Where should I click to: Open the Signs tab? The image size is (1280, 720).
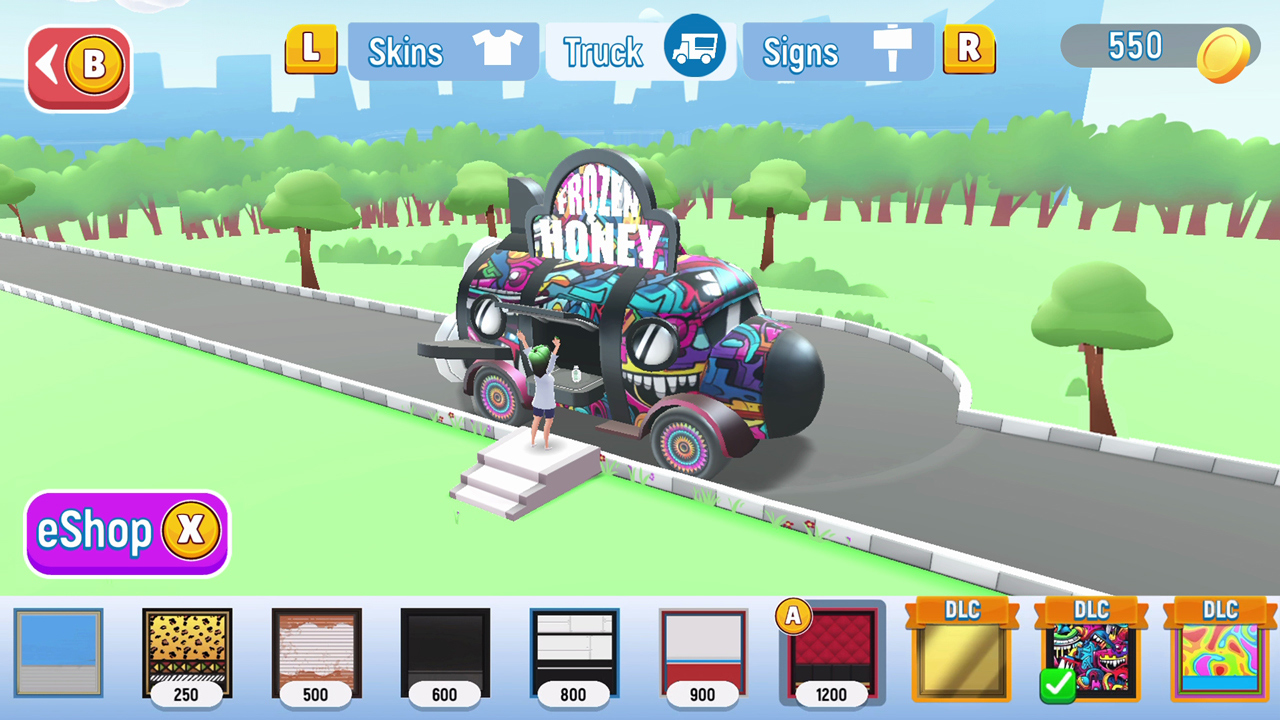(800, 51)
